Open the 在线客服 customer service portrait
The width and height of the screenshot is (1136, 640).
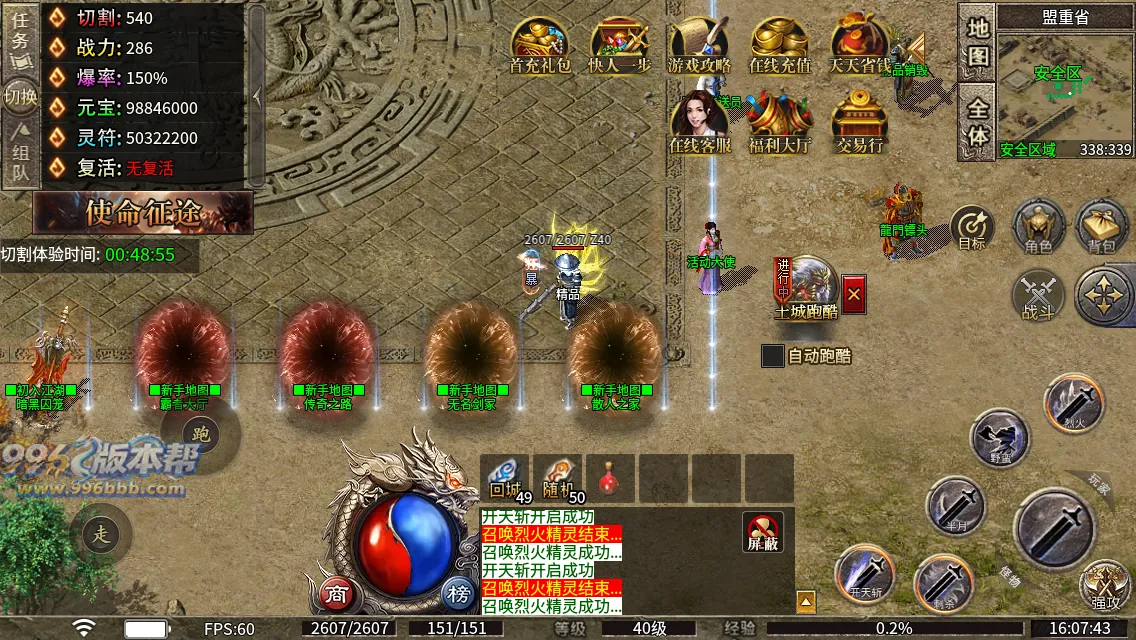click(699, 122)
